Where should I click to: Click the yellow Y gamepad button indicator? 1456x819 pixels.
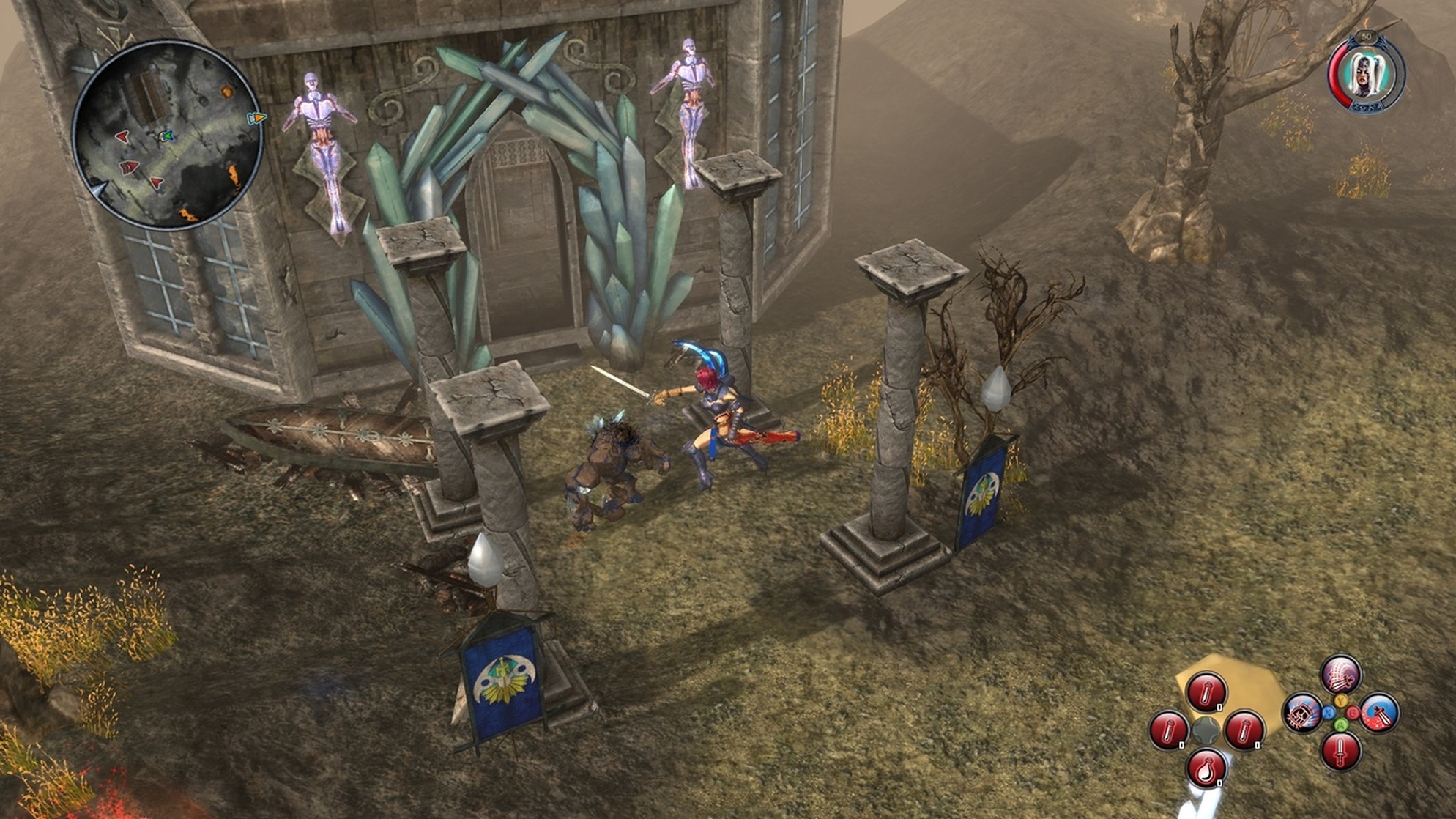(x=1341, y=701)
